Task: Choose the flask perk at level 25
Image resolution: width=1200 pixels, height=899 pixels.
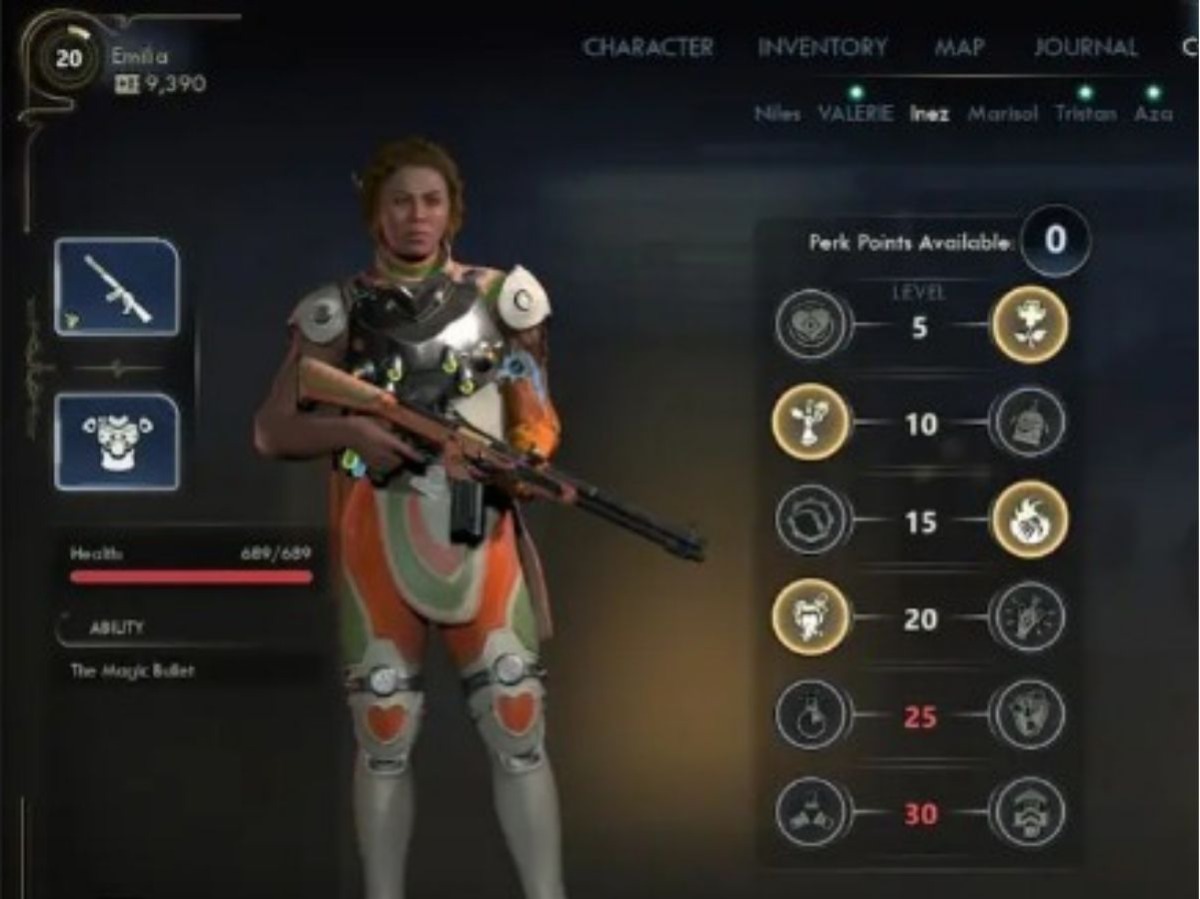Action: (811, 715)
